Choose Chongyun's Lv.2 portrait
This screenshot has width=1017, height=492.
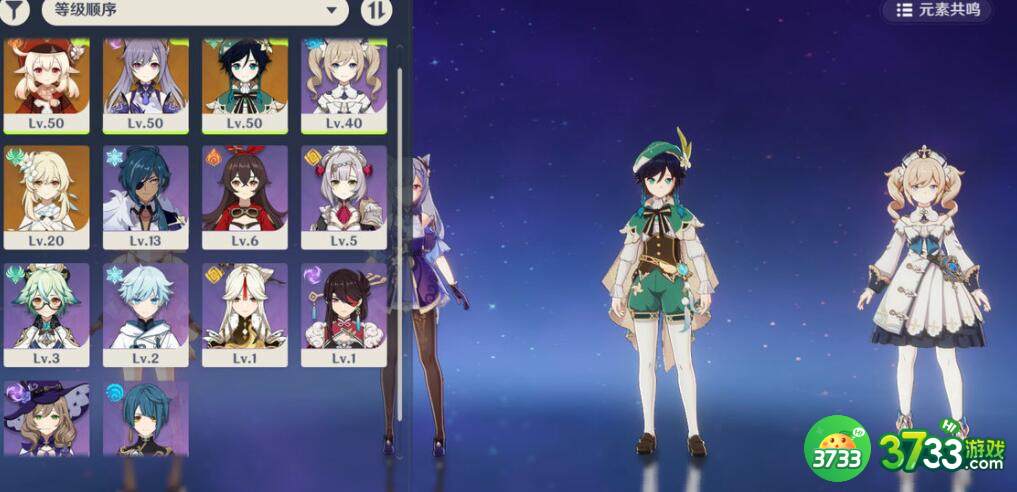146,313
